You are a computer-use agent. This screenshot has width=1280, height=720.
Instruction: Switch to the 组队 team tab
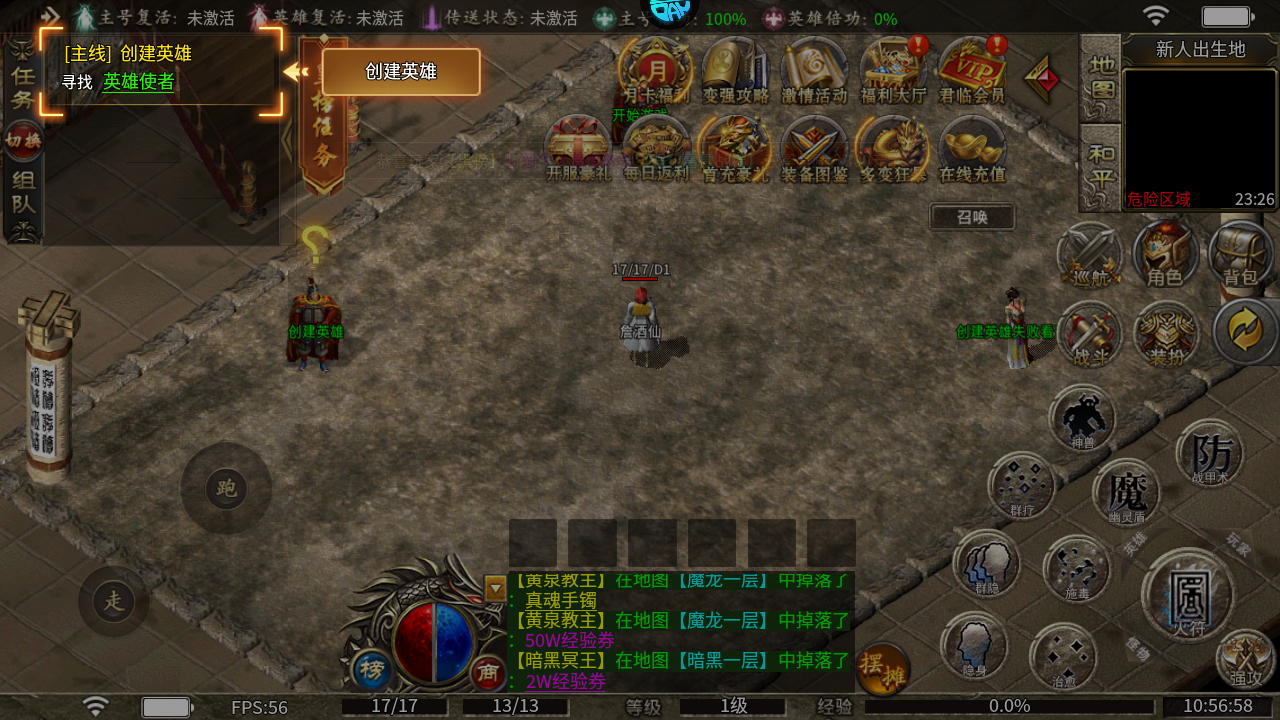coord(22,203)
